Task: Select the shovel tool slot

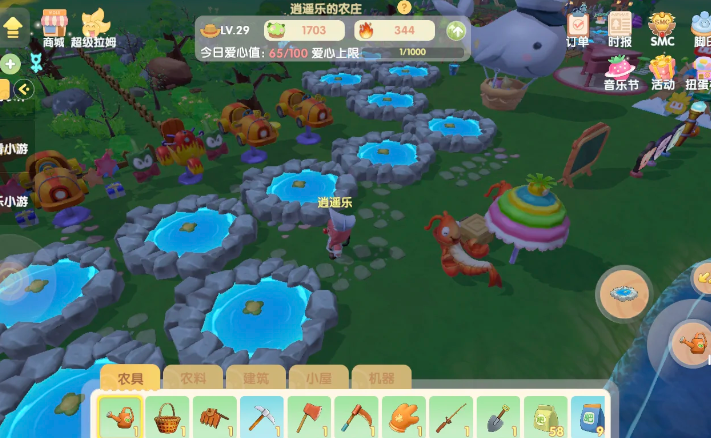Action: 497,416
